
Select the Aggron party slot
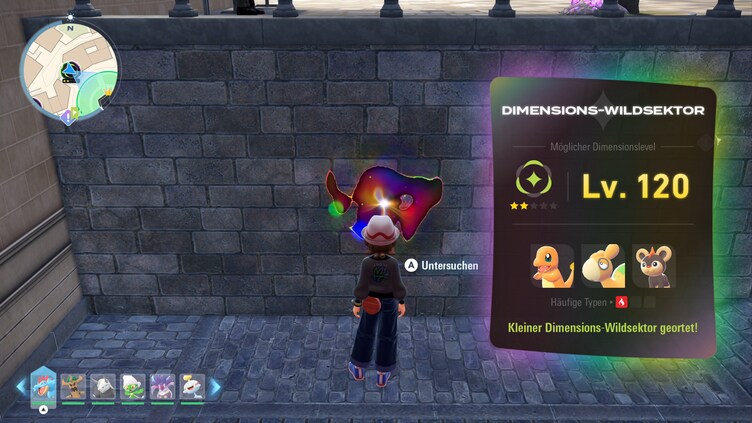(x=103, y=387)
